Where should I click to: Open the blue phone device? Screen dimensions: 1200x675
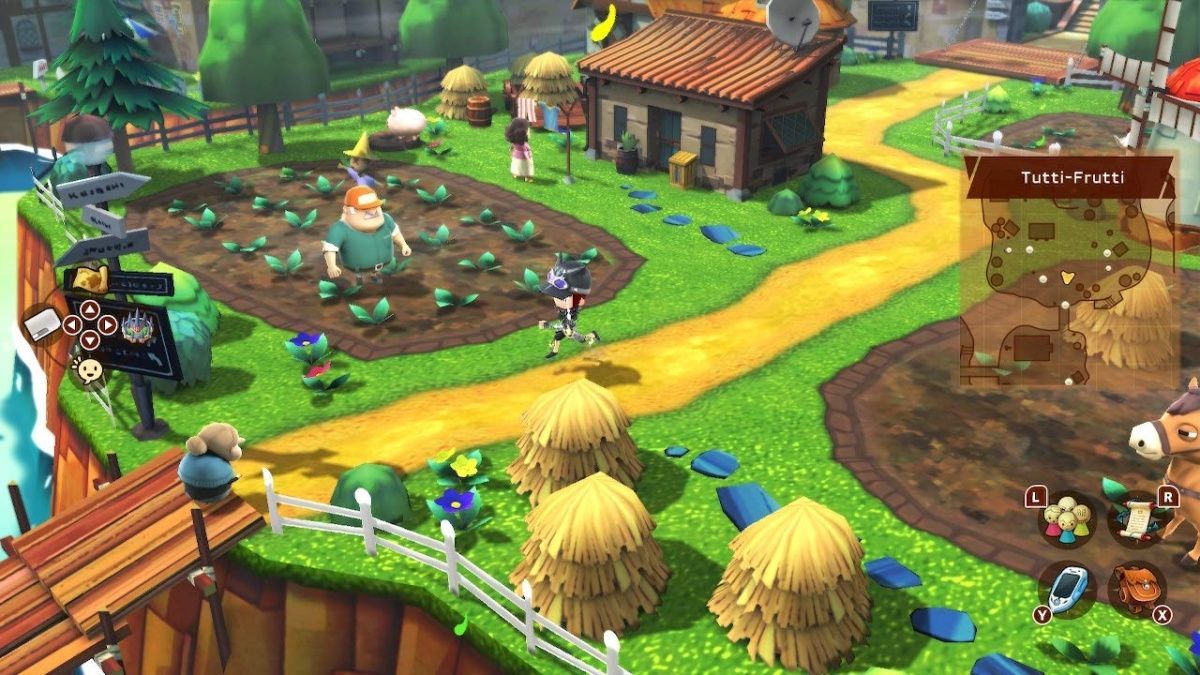coord(1065,588)
